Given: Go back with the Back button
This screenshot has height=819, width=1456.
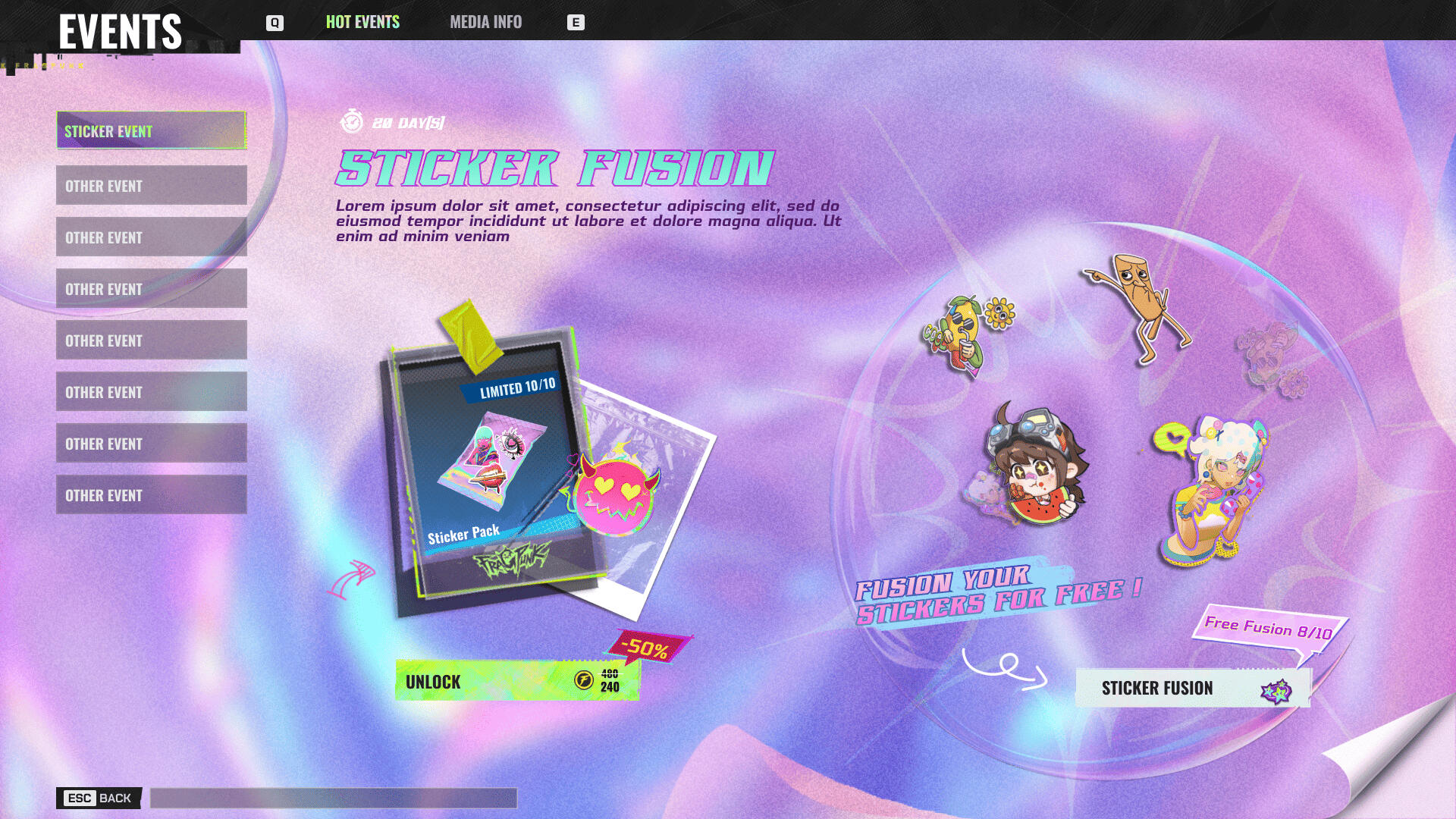Looking at the screenshot, I should pyautogui.click(x=99, y=798).
